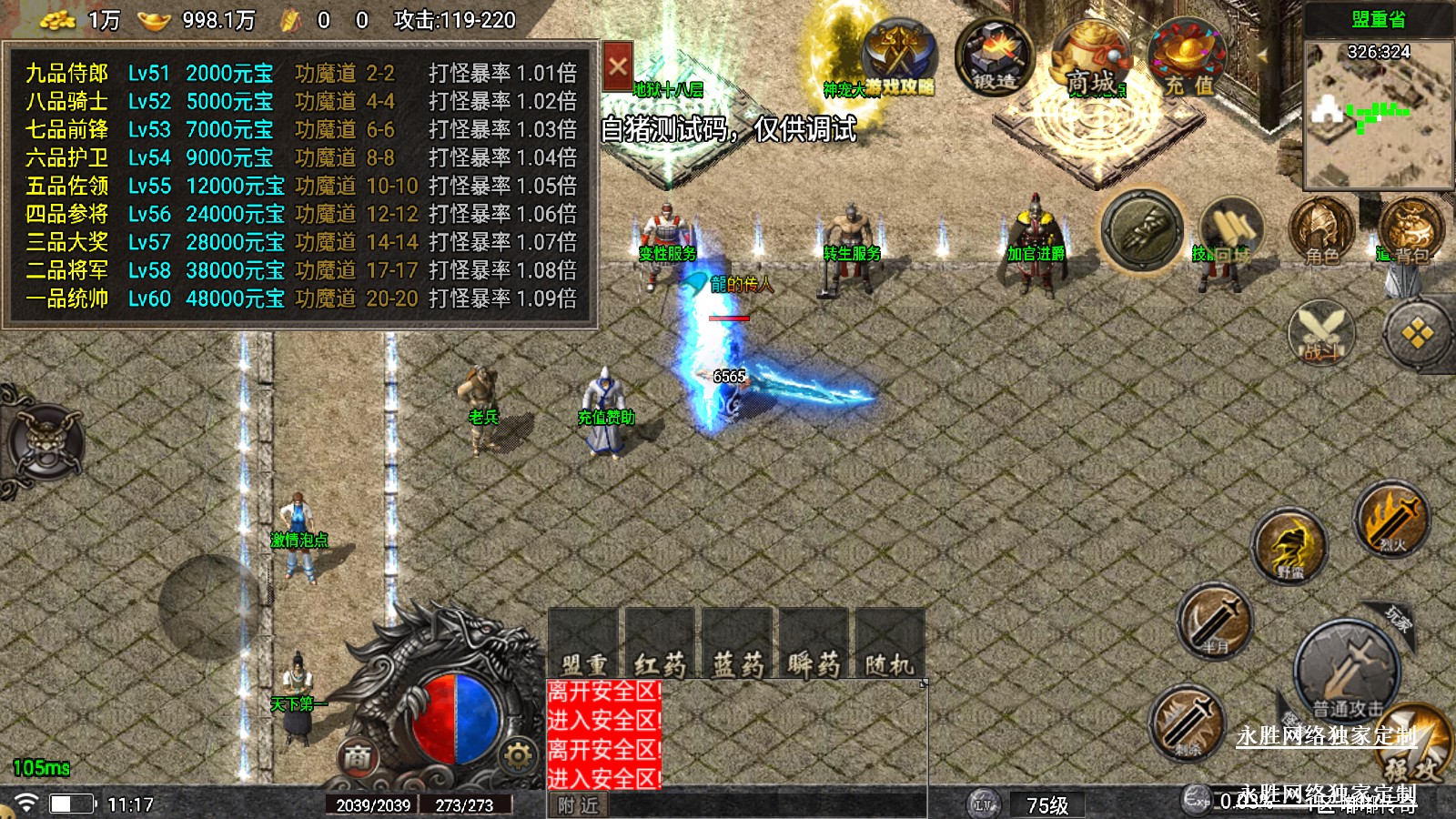
Task: Open the 背包 bag
Action: pyautogui.click(x=1410, y=231)
